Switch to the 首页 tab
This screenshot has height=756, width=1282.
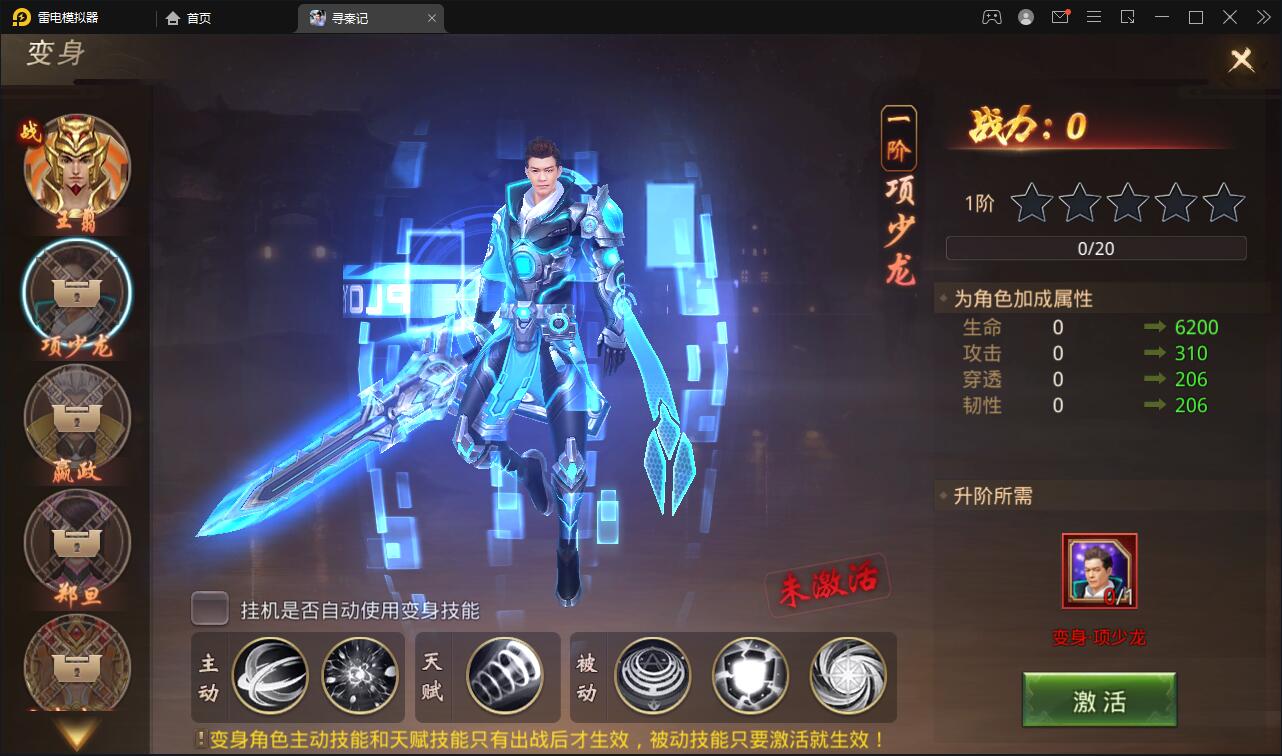point(189,17)
